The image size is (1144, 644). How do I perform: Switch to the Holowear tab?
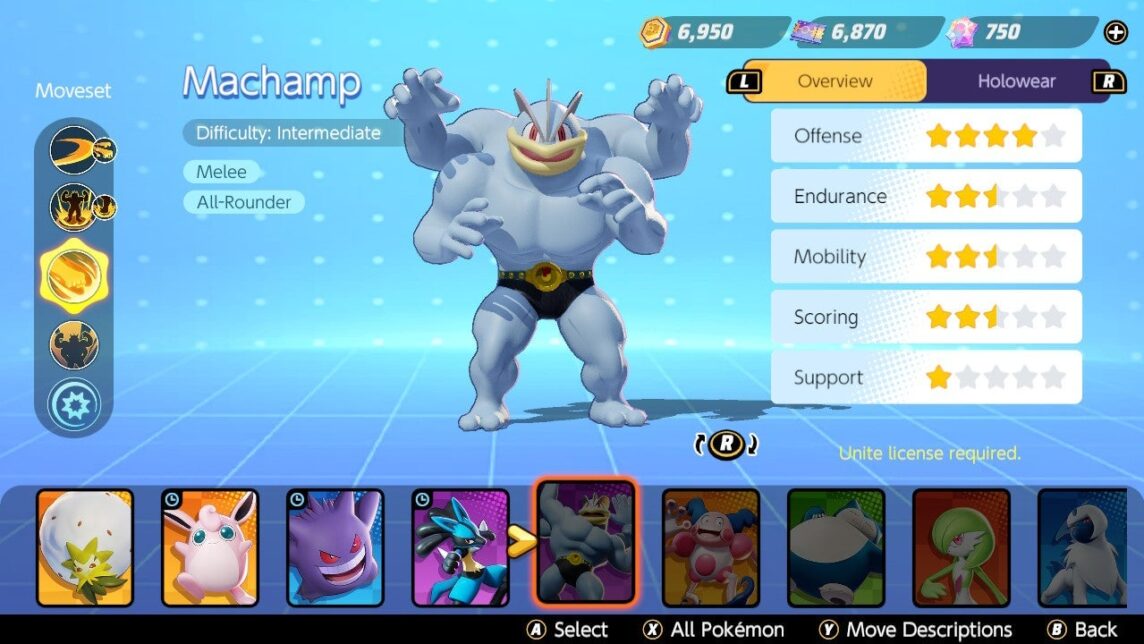(1016, 81)
